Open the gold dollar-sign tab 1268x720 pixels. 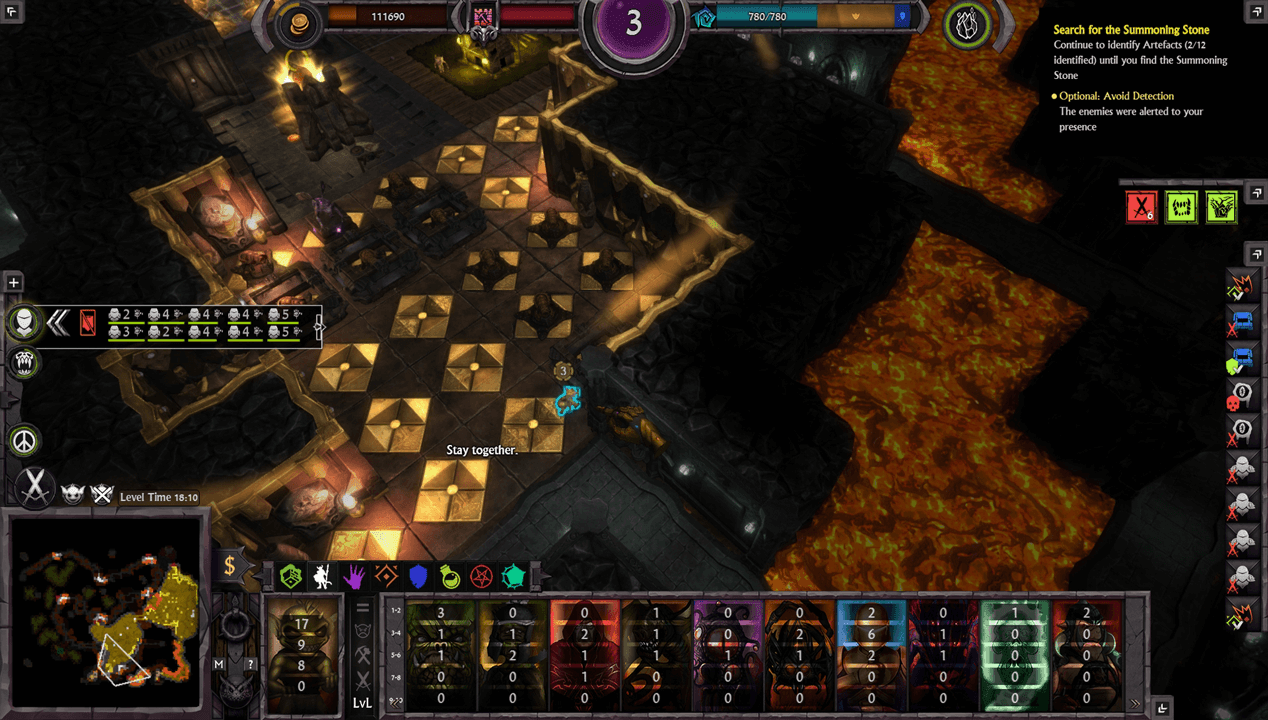(x=229, y=566)
